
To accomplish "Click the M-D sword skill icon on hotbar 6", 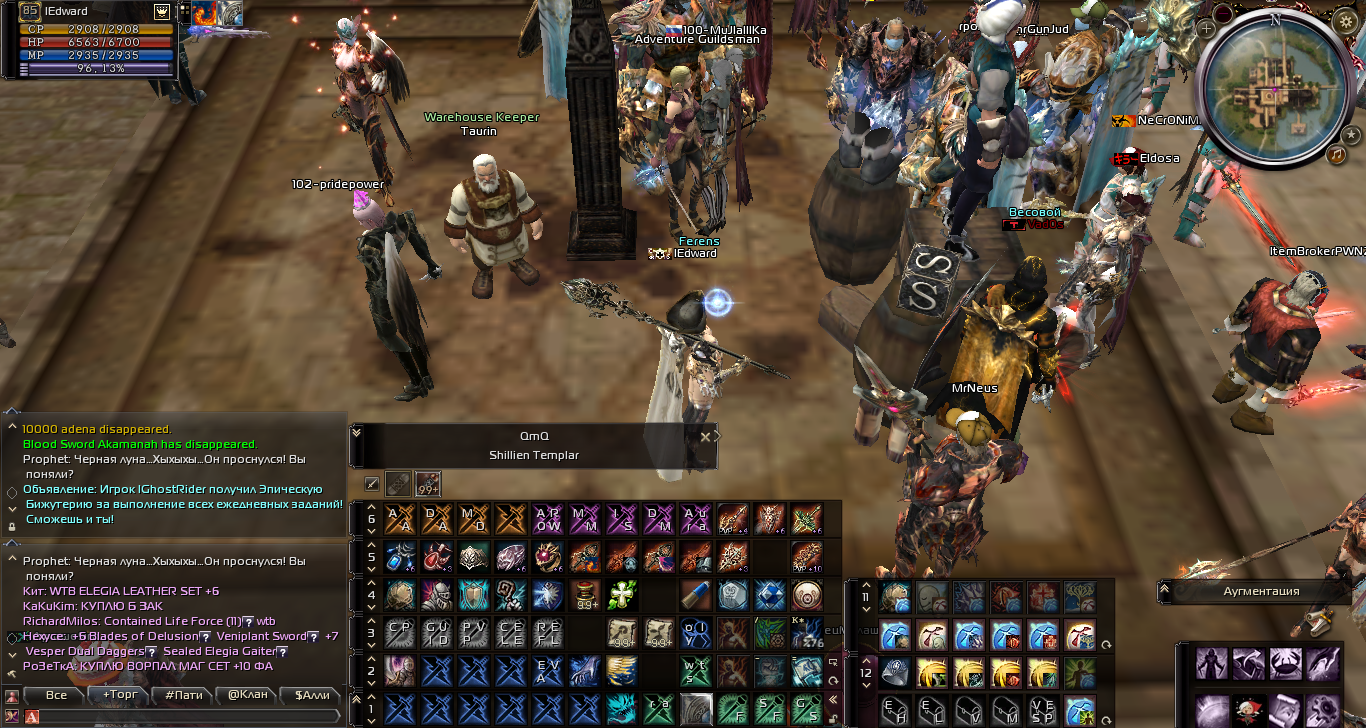I will click(x=473, y=519).
